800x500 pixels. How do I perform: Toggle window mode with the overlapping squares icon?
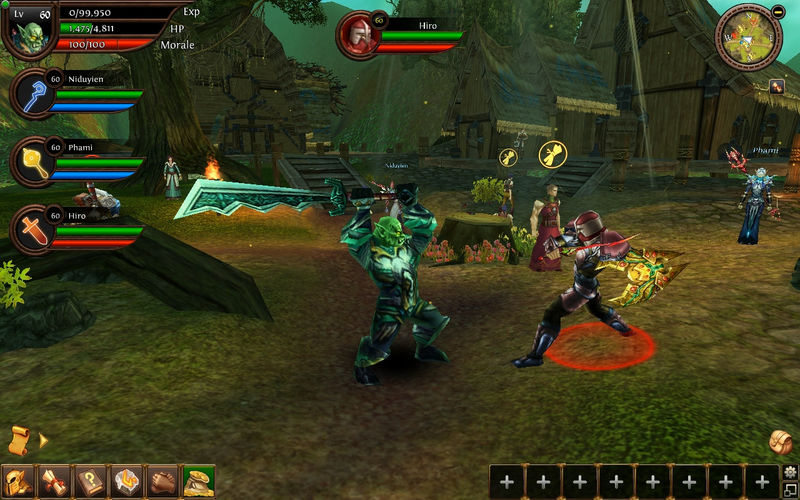point(790,489)
